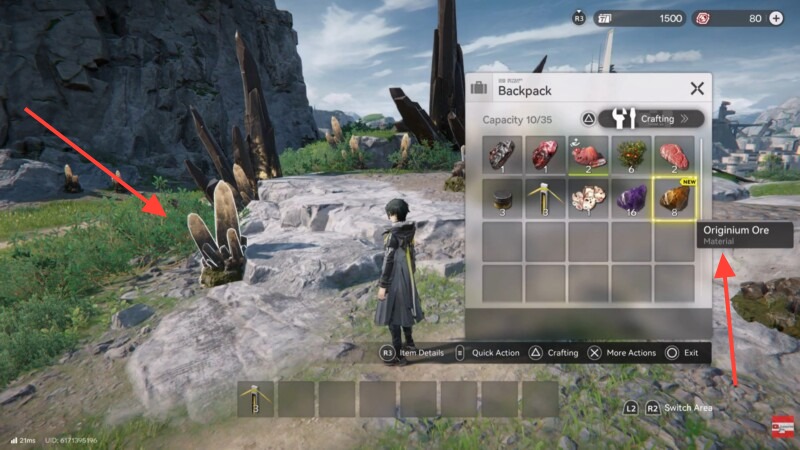Select the pickaxe in the bottom hotbar
Image resolution: width=800 pixels, height=450 pixels.
point(256,399)
